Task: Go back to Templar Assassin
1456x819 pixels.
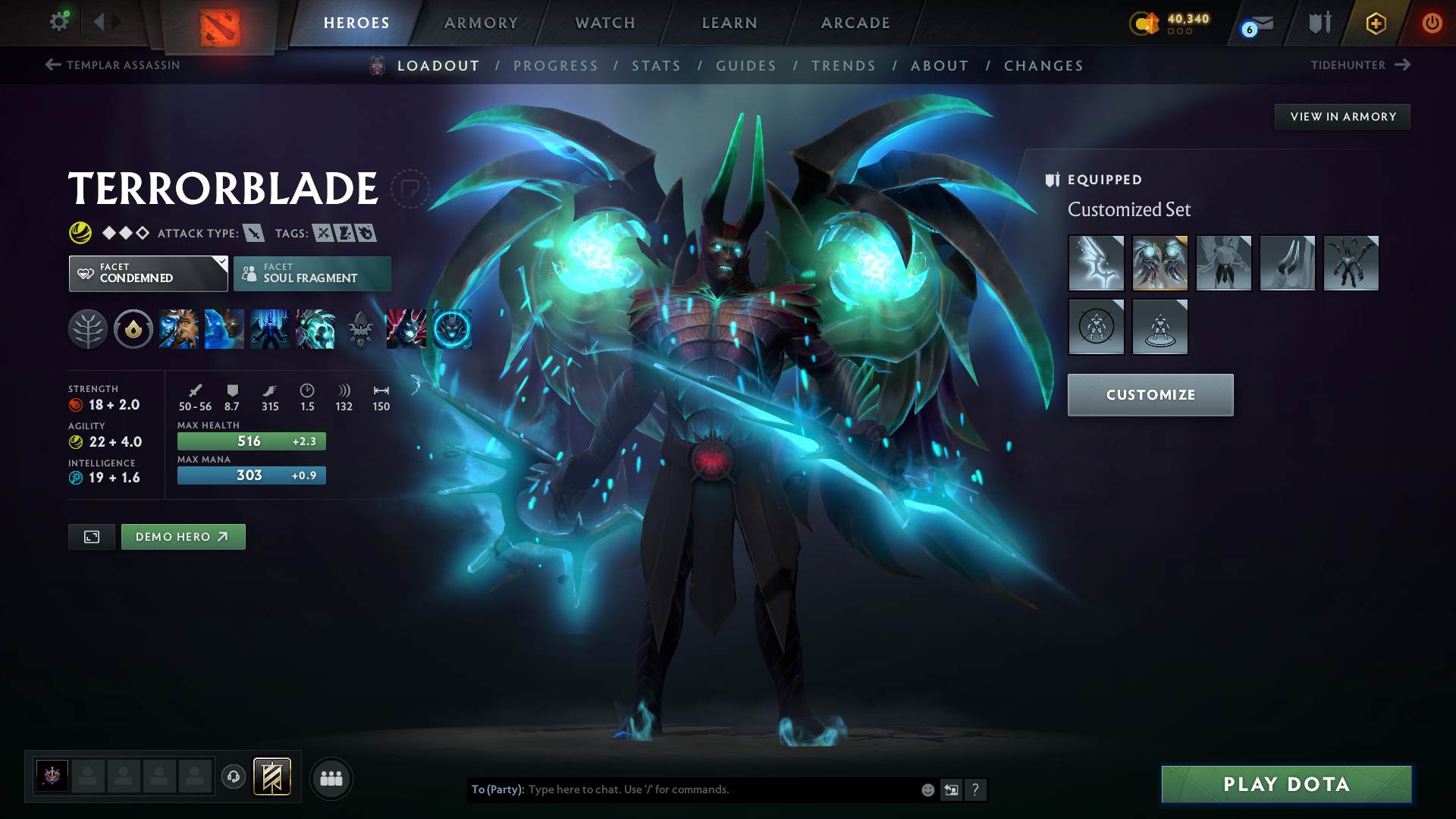Action: coord(112,65)
